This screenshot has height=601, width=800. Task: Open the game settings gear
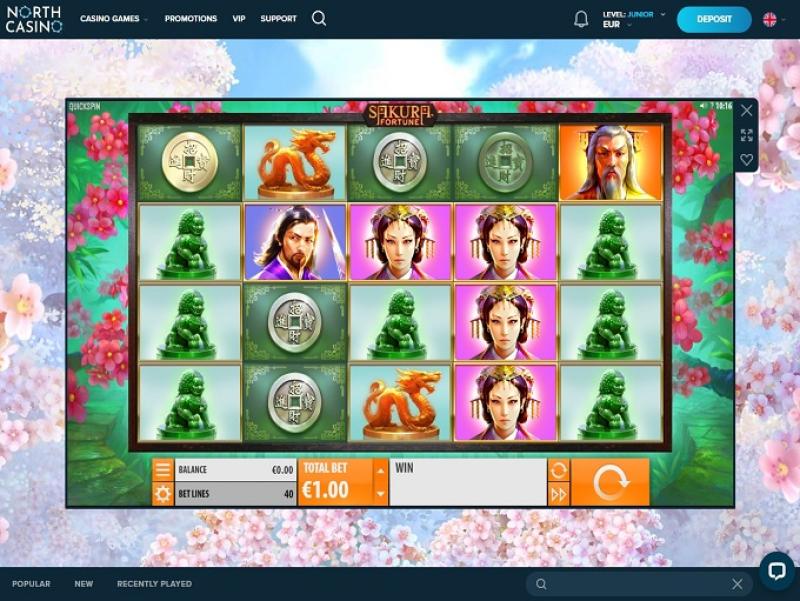tap(163, 494)
